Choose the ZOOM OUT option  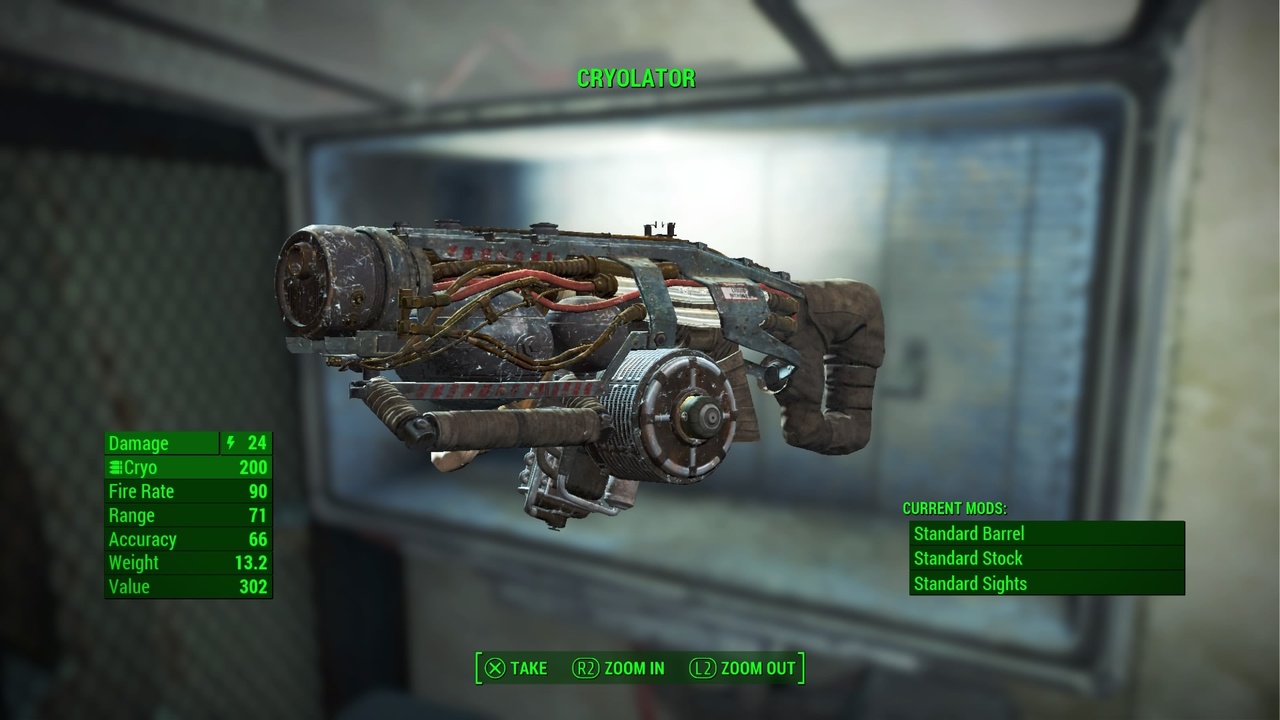pyautogui.click(x=743, y=668)
